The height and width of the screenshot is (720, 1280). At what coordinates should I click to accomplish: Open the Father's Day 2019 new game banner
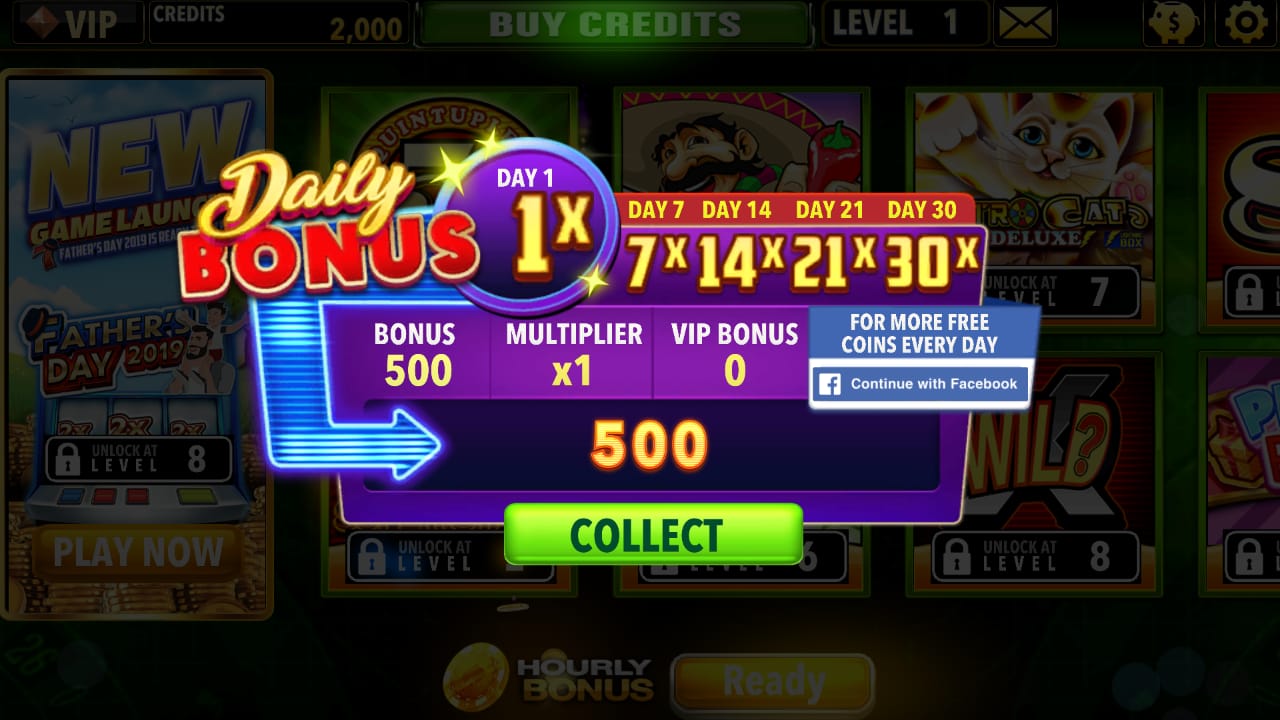coord(137,330)
